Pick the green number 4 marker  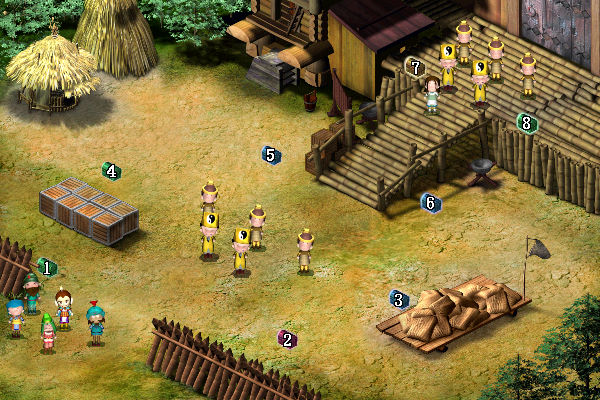coord(111,171)
